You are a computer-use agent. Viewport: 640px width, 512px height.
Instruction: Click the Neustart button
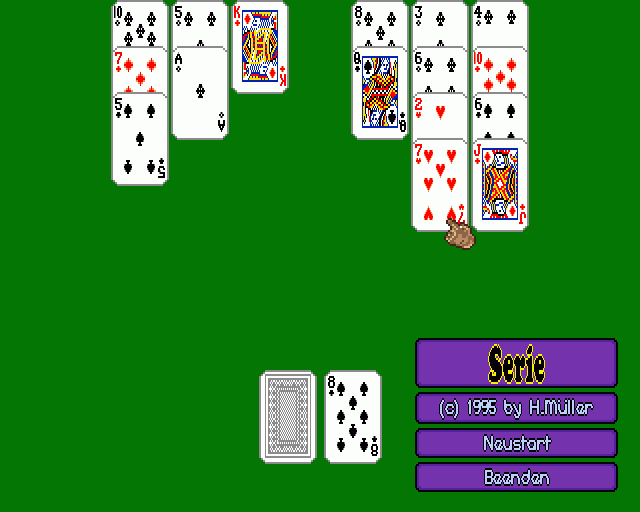tap(516, 443)
